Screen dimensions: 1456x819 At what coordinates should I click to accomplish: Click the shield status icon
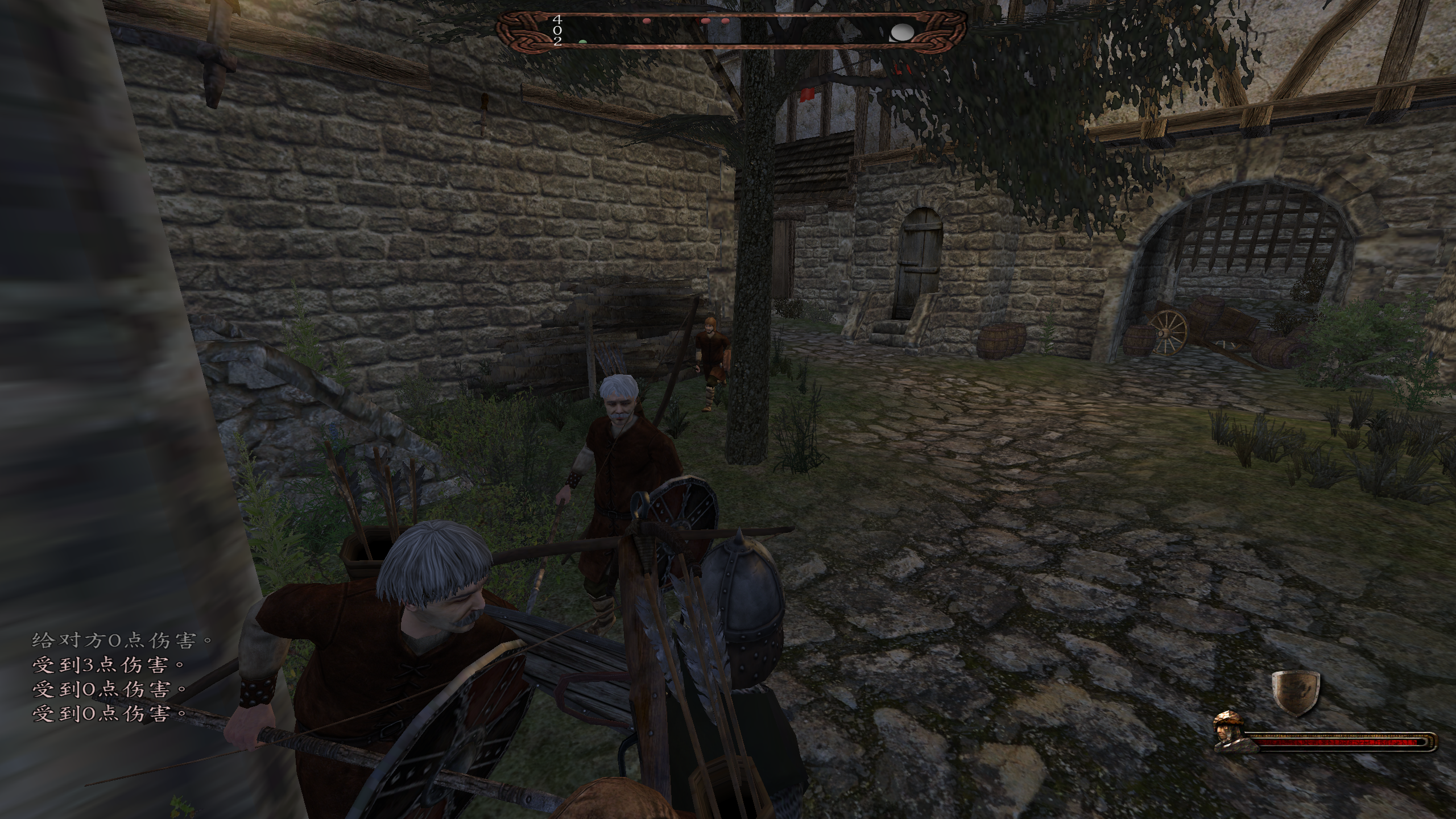click(1295, 692)
